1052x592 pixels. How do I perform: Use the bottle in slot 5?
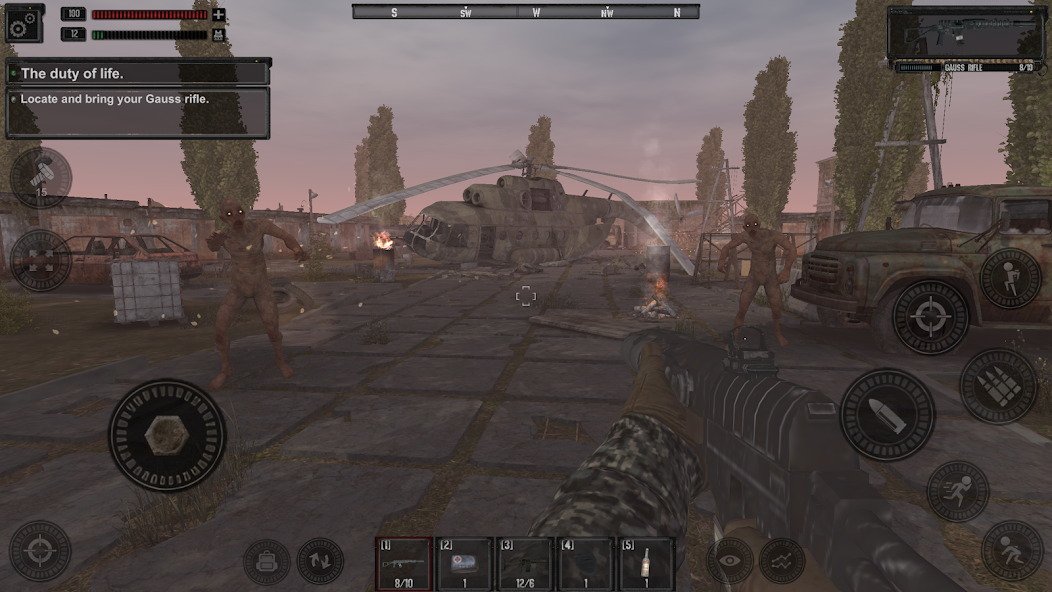click(646, 564)
